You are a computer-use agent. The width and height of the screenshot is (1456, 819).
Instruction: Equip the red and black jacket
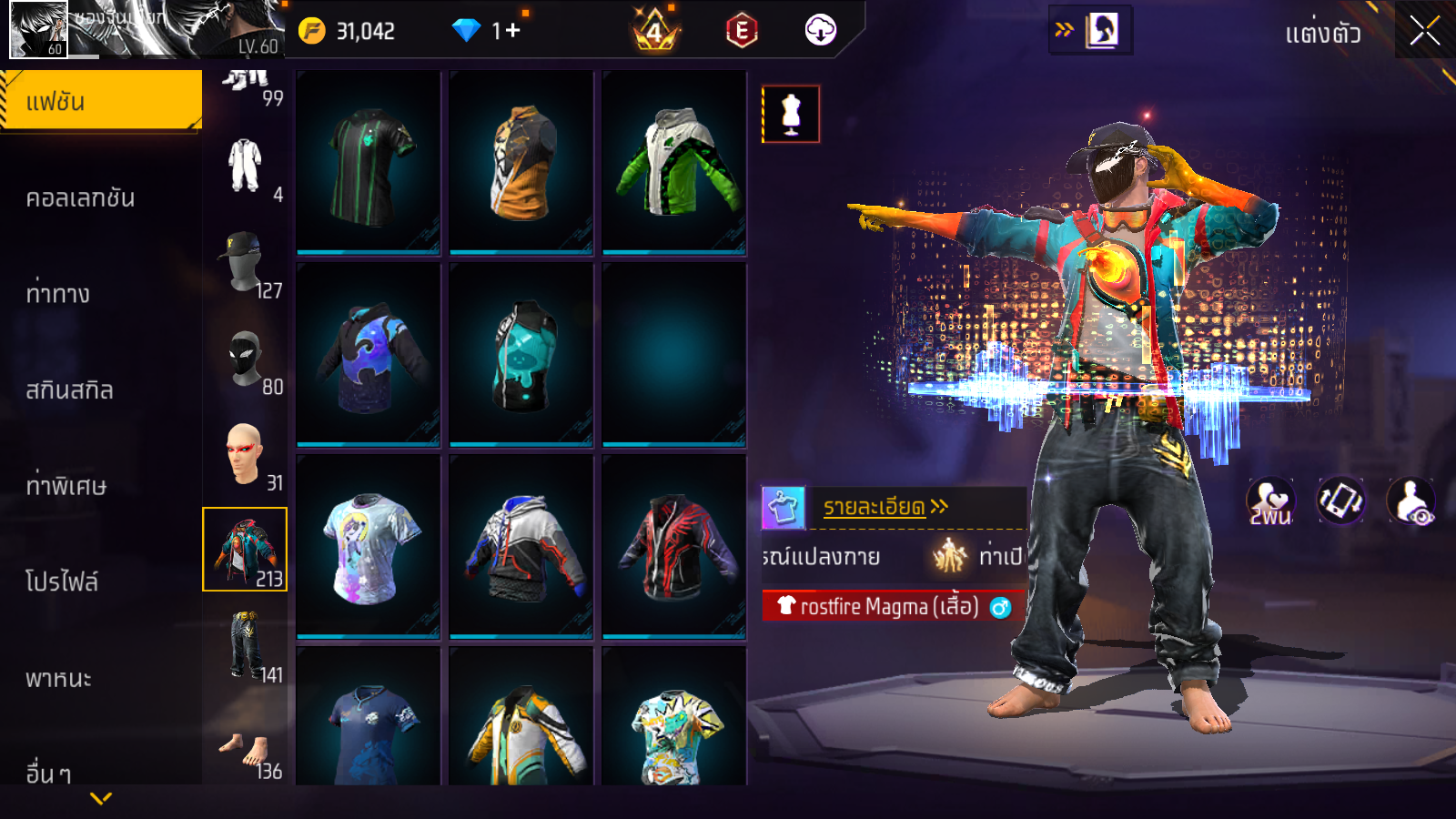pos(674,546)
